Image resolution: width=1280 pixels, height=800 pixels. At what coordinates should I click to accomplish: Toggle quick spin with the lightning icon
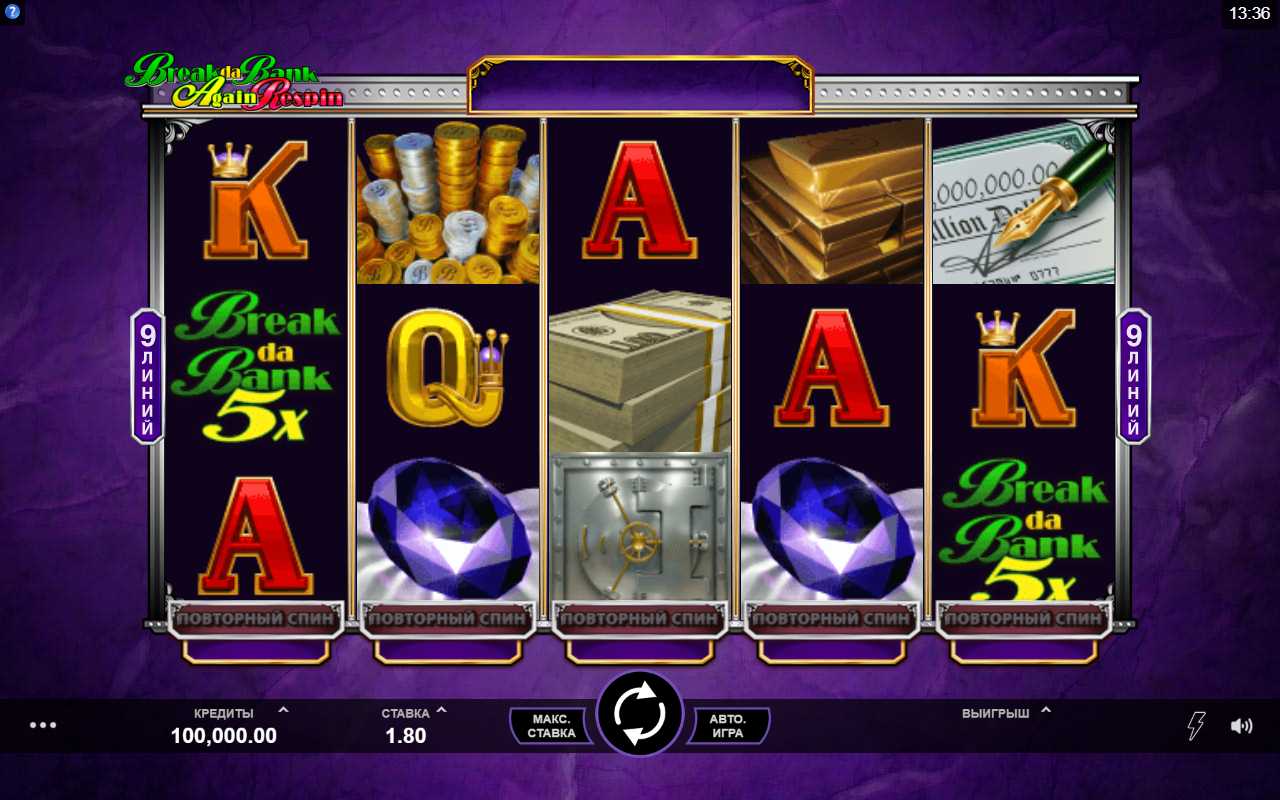[1196, 726]
